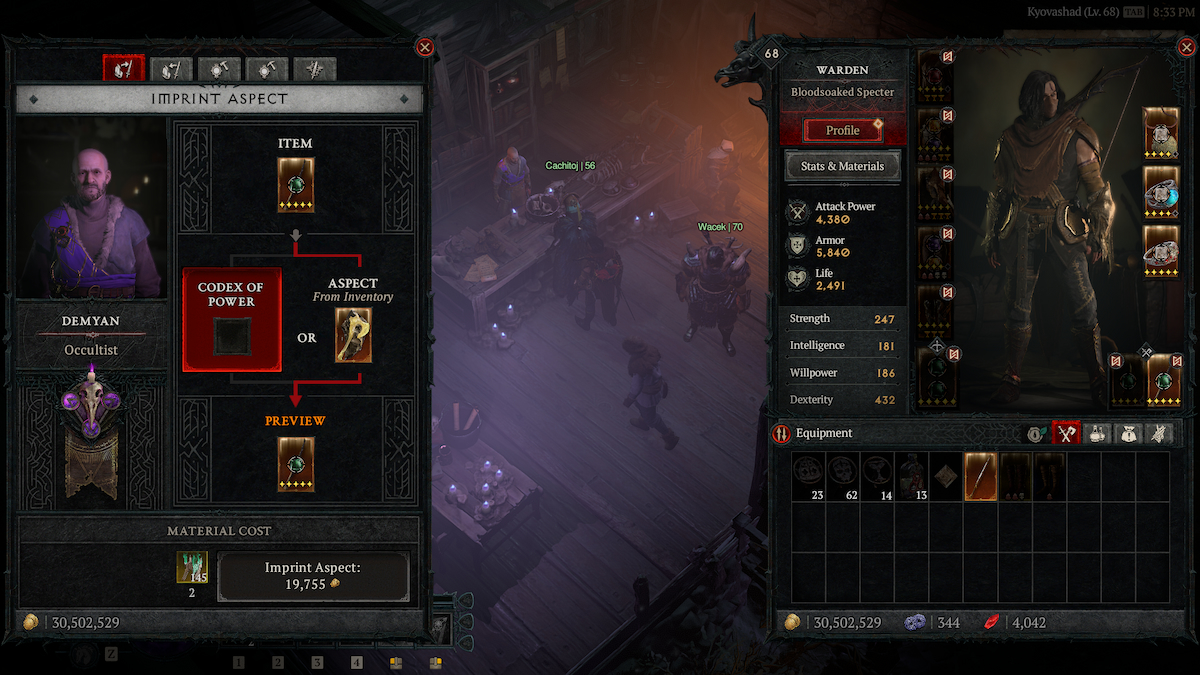Image resolution: width=1200 pixels, height=675 pixels.
Task: Select the skull sigil stack of 62
Action: (x=843, y=476)
